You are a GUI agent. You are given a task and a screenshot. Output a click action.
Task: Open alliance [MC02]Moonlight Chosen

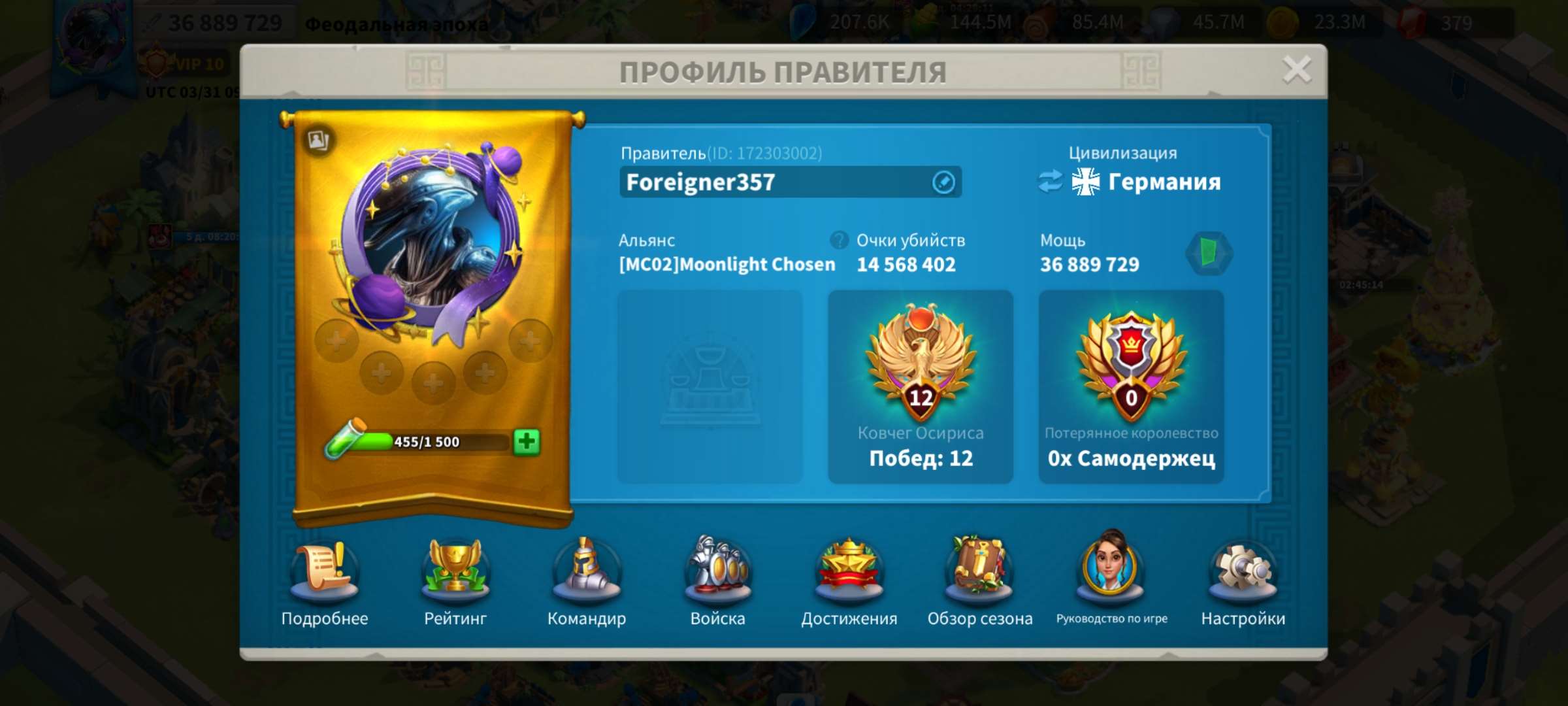tap(727, 264)
